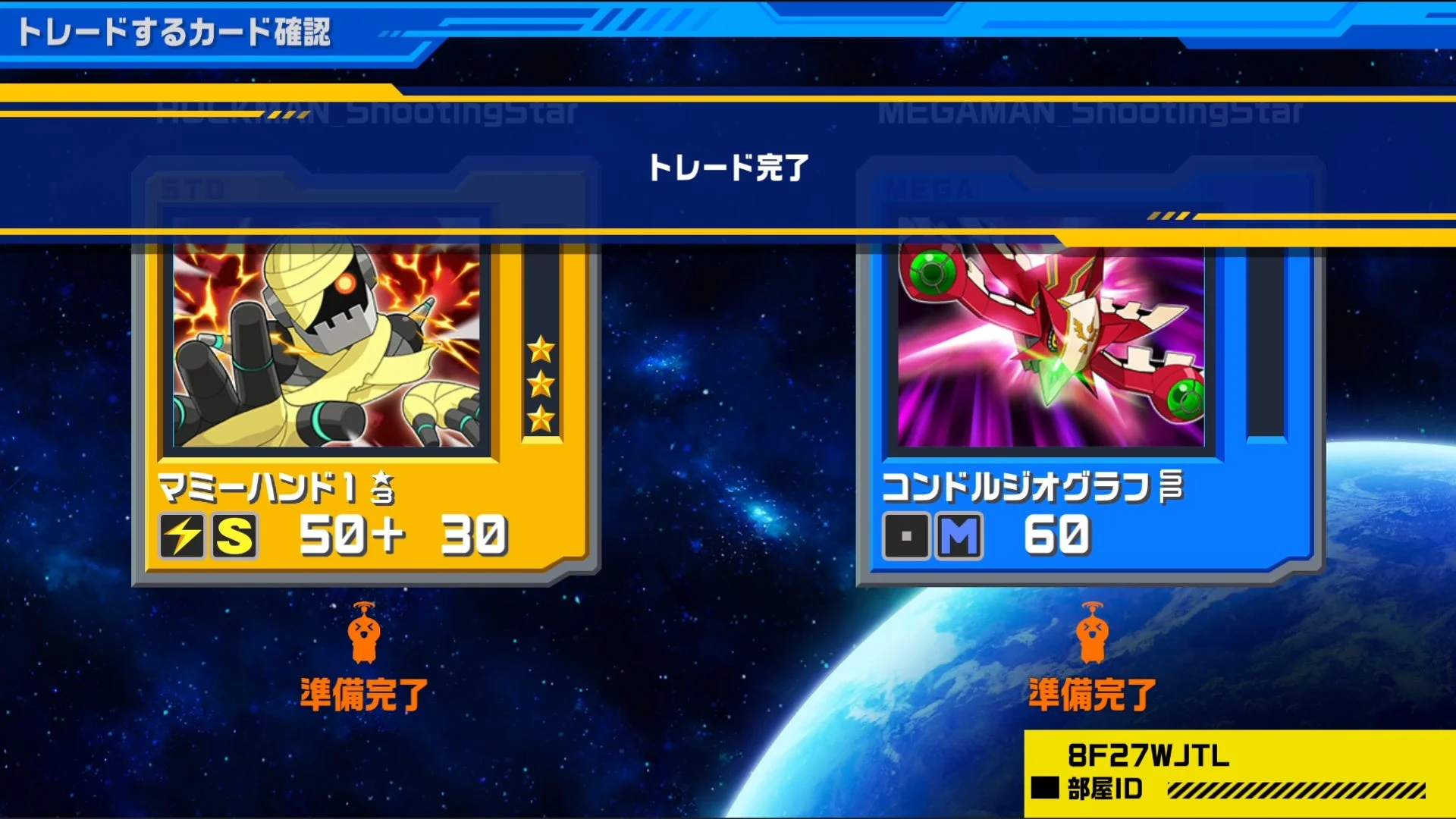Click the orange Omega-Xis icon under マミーハンド1
Viewport: 1456px width, 819px height.
[364, 635]
